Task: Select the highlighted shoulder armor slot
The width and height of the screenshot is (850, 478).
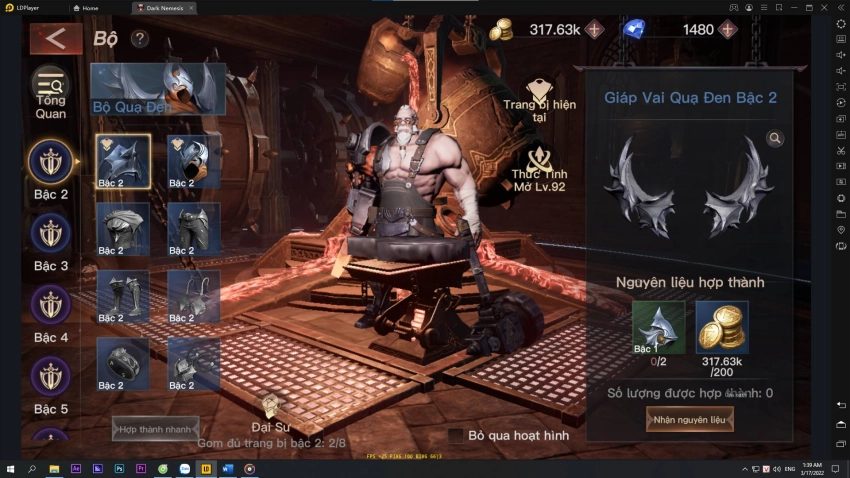Action: click(123, 161)
